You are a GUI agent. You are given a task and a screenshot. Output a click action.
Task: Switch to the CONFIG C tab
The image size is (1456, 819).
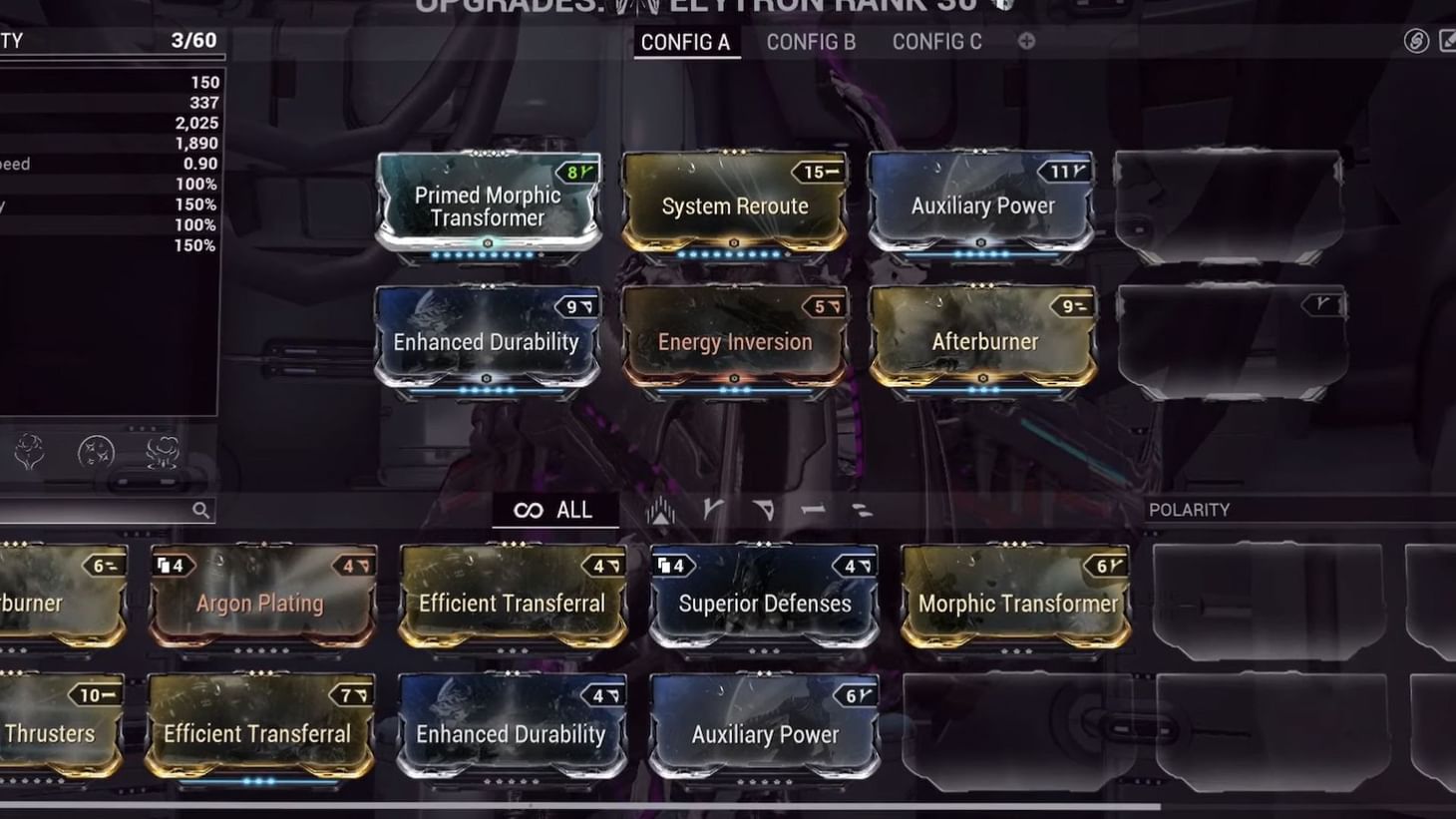coord(935,42)
